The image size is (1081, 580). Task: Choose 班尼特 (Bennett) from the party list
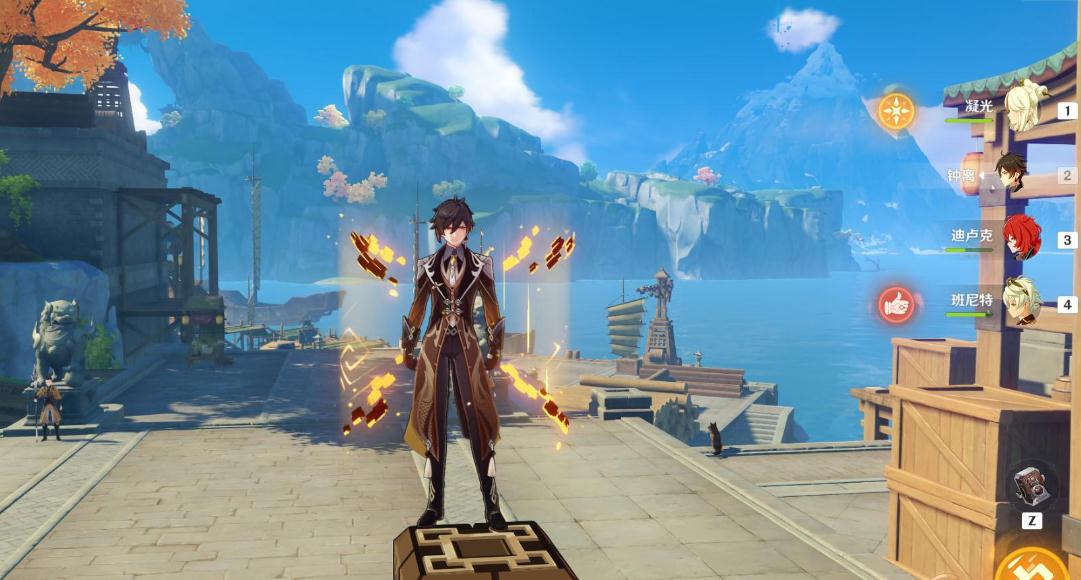1022,301
